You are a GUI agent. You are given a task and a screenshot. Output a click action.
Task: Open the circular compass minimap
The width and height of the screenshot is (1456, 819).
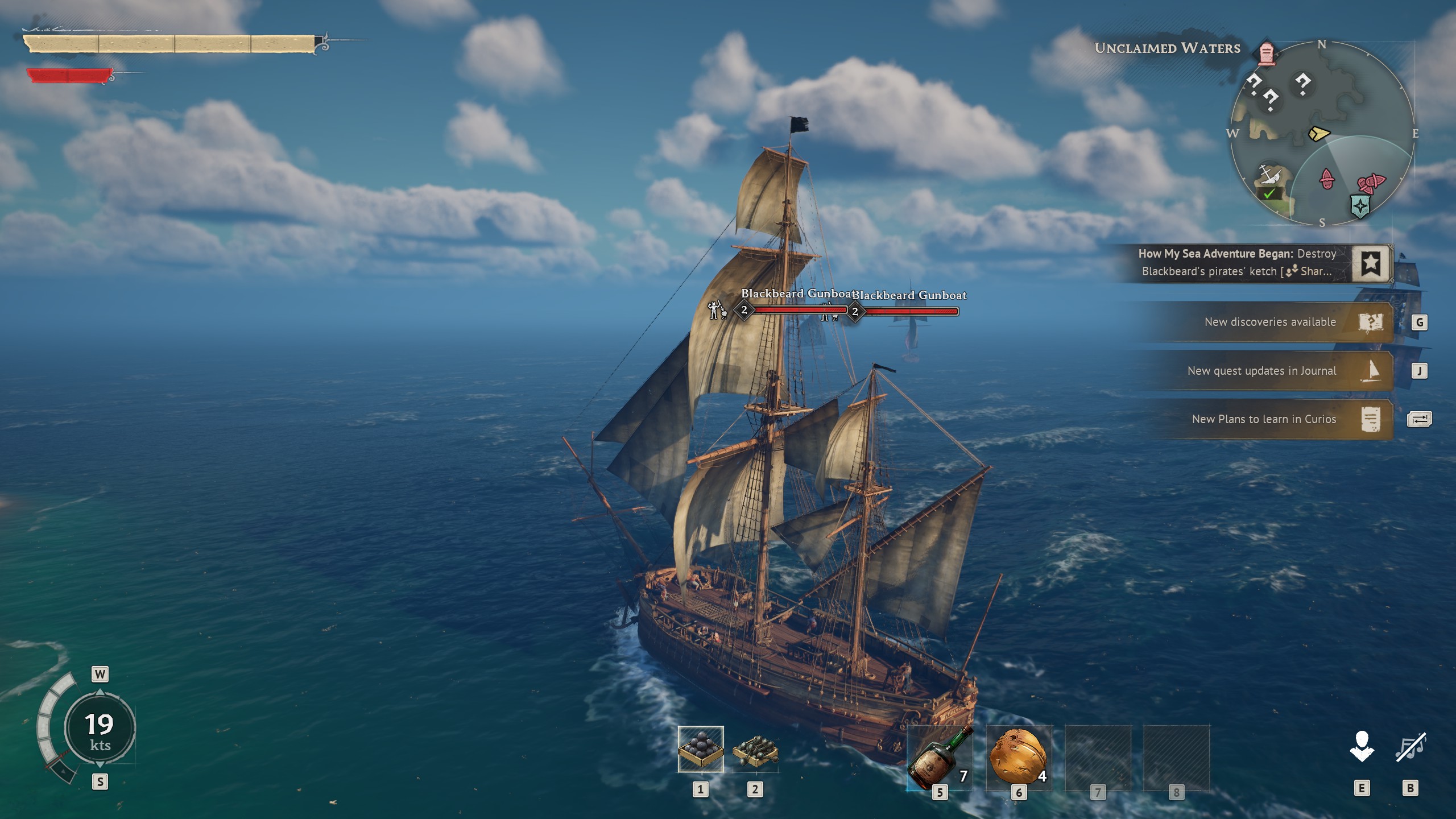pyautogui.click(x=1322, y=134)
